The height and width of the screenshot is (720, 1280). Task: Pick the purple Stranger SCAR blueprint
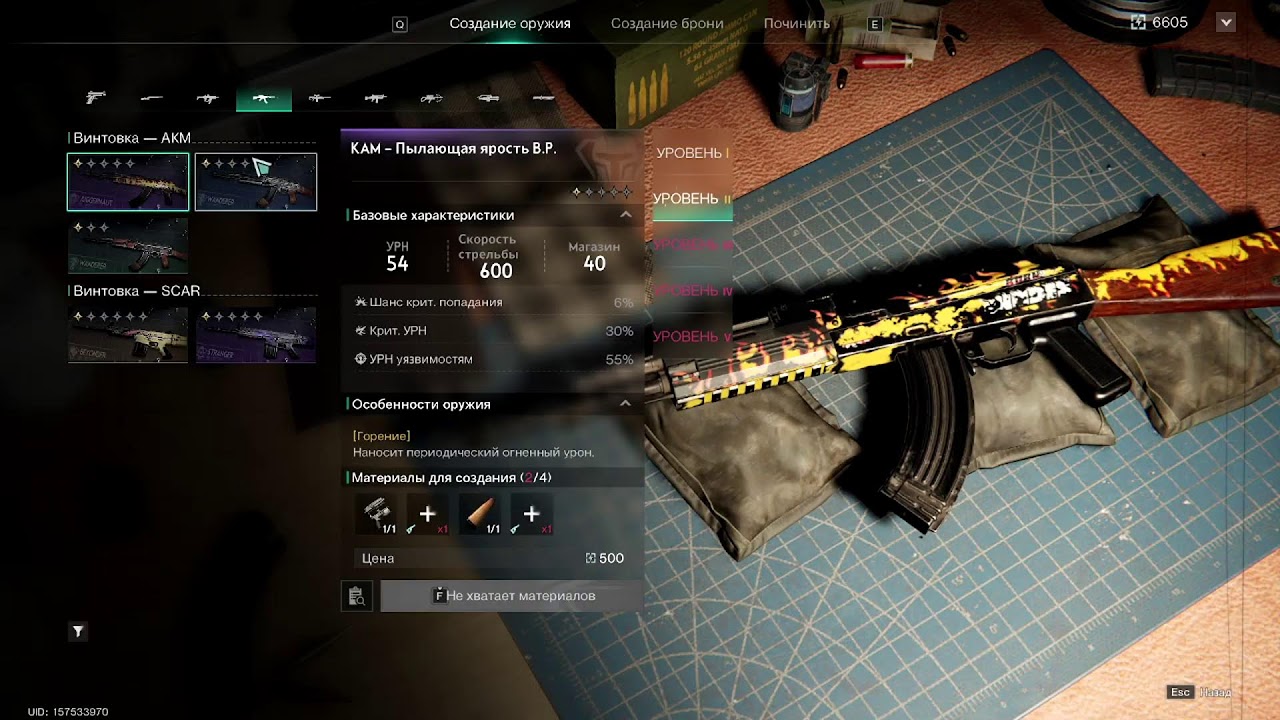[256, 335]
